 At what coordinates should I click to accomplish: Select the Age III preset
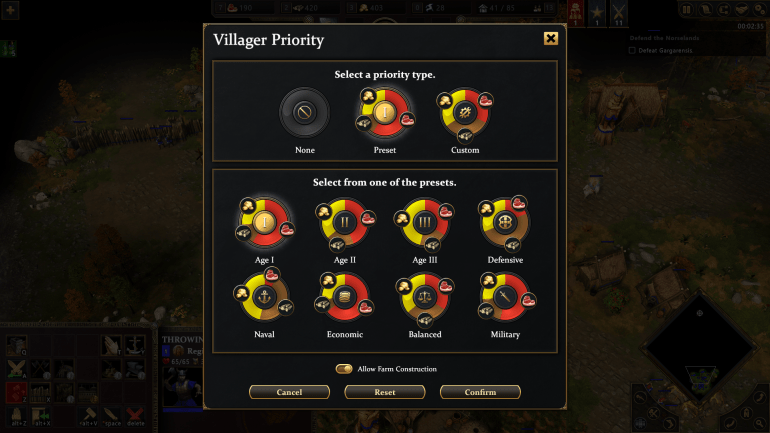pyautogui.click(x=425, y=222)
